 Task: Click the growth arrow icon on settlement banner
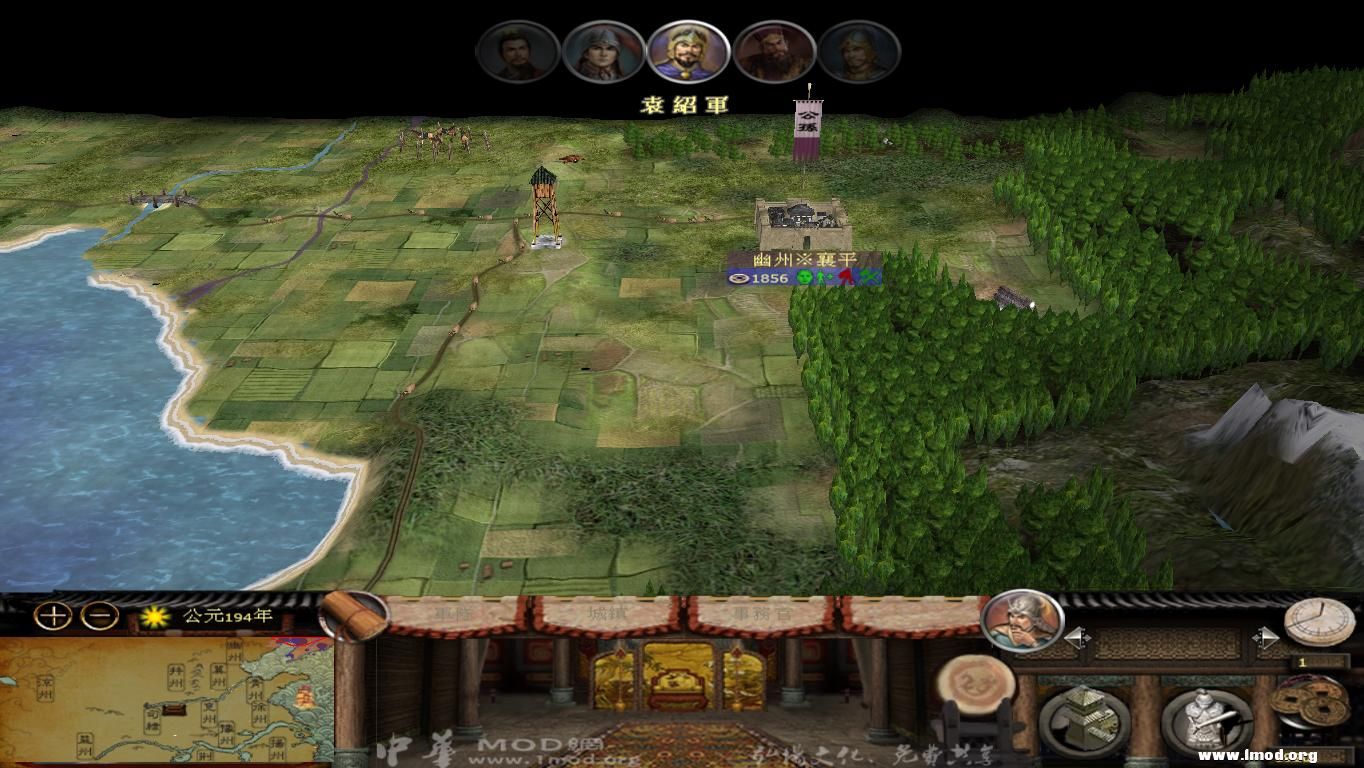click(x=823, y=277)
